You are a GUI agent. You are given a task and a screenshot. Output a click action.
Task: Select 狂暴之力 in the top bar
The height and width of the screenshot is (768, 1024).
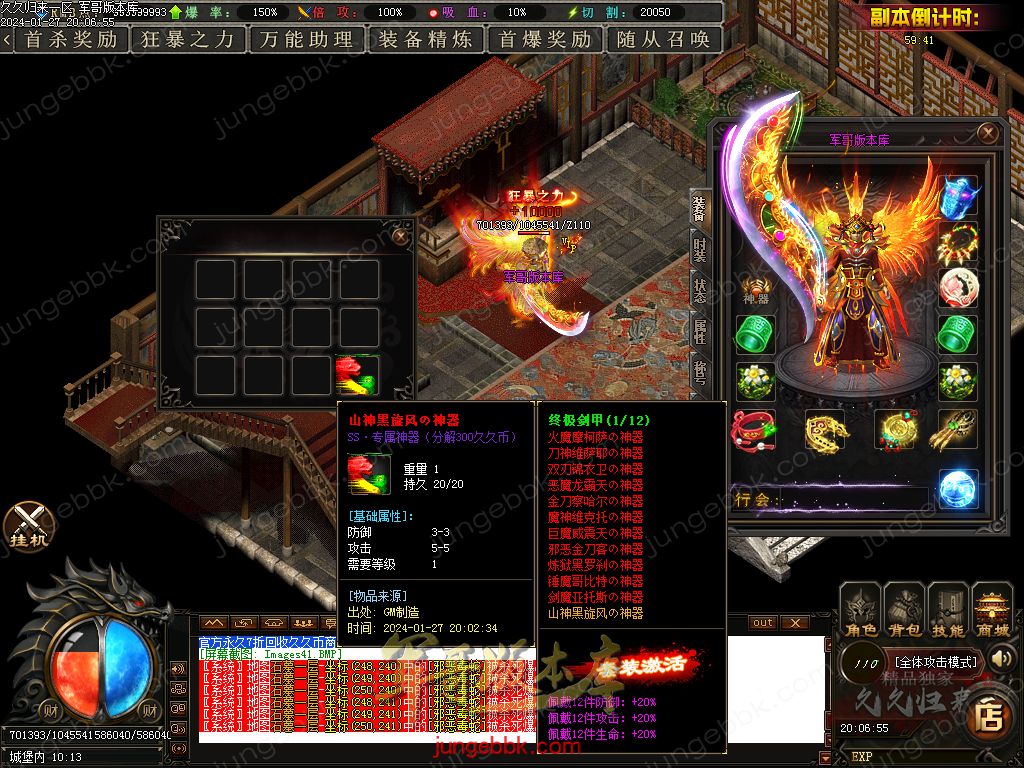(187, 39)
